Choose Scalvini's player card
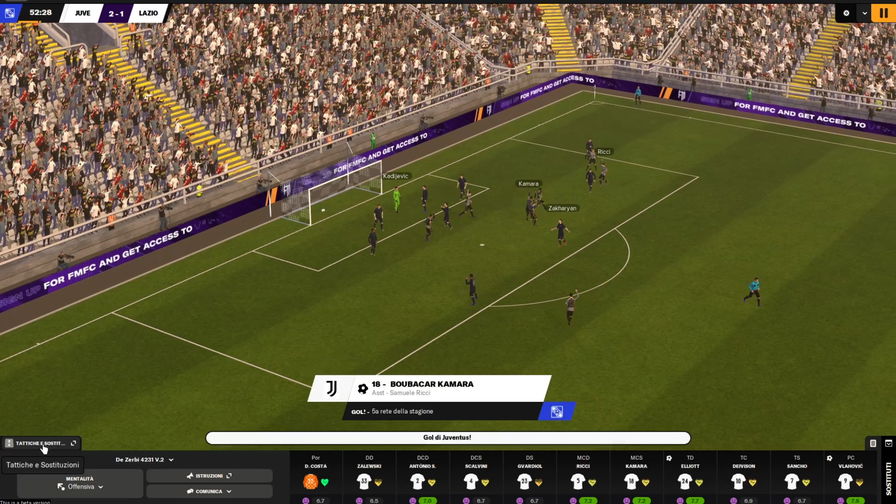This screenshot has height=504, width=896. (x=476, y=477)
